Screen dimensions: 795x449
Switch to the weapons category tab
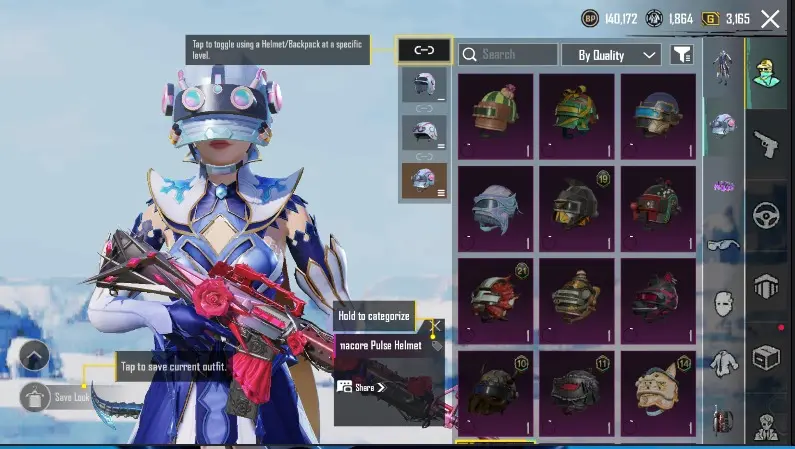point(767,142)
